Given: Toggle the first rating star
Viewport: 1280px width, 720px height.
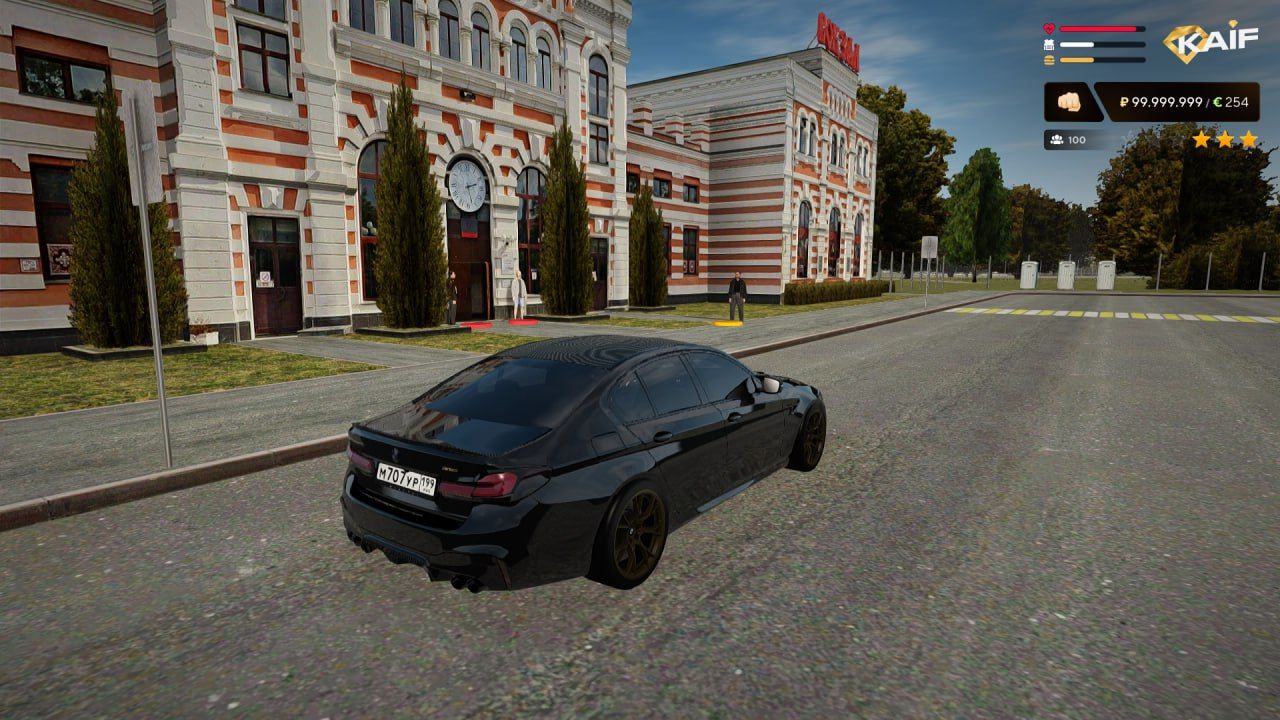Looking at the screenshot, I should 1202,140.
